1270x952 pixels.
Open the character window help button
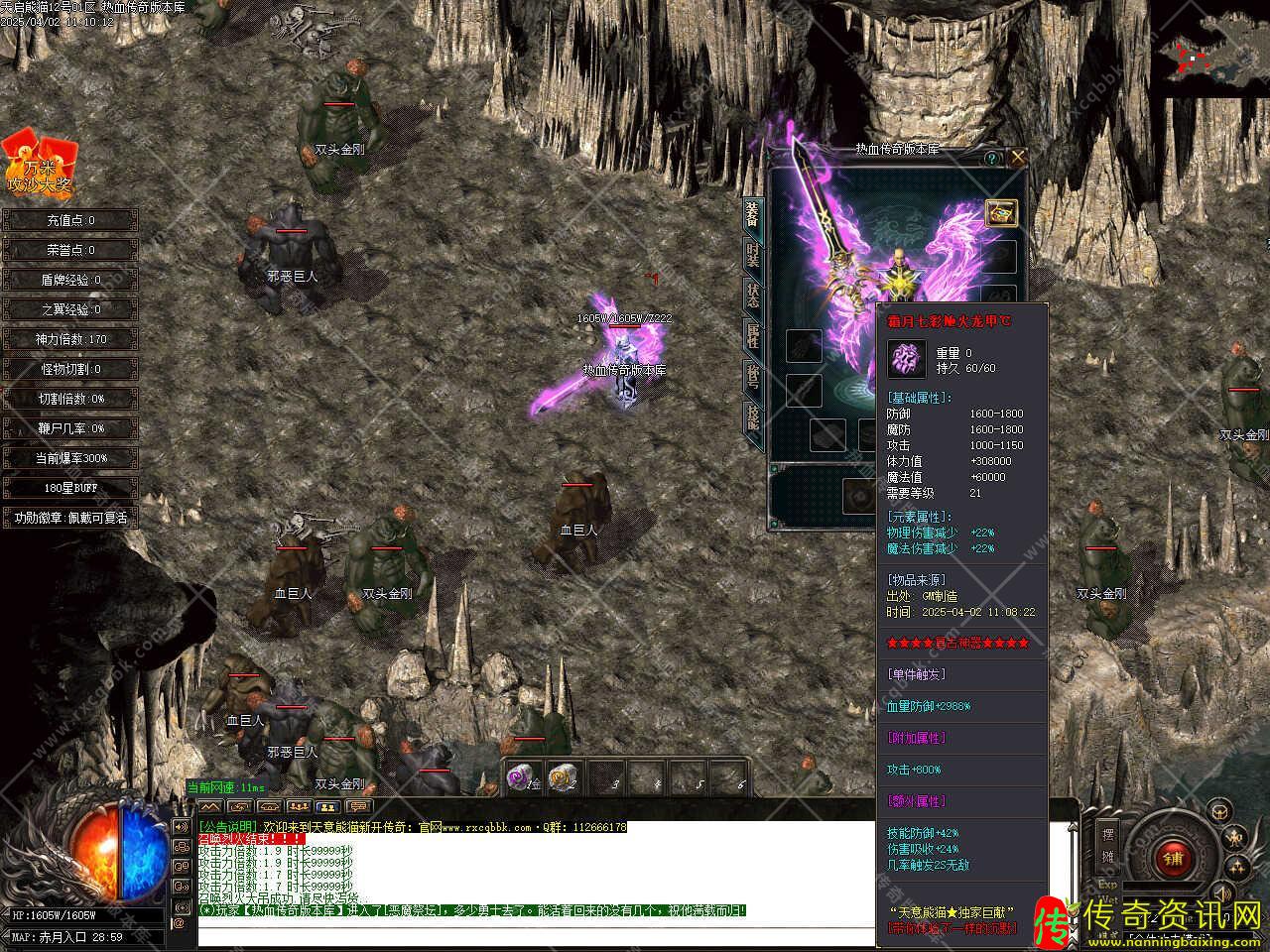point(991,158)
